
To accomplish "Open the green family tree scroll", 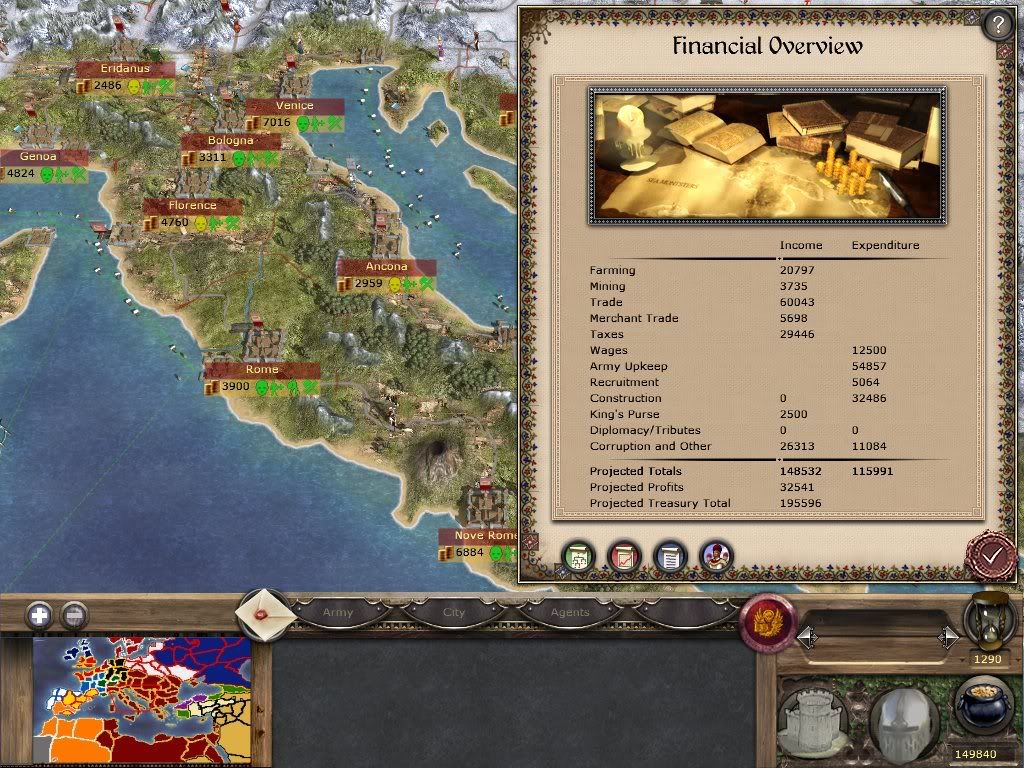I will point(578,557).
